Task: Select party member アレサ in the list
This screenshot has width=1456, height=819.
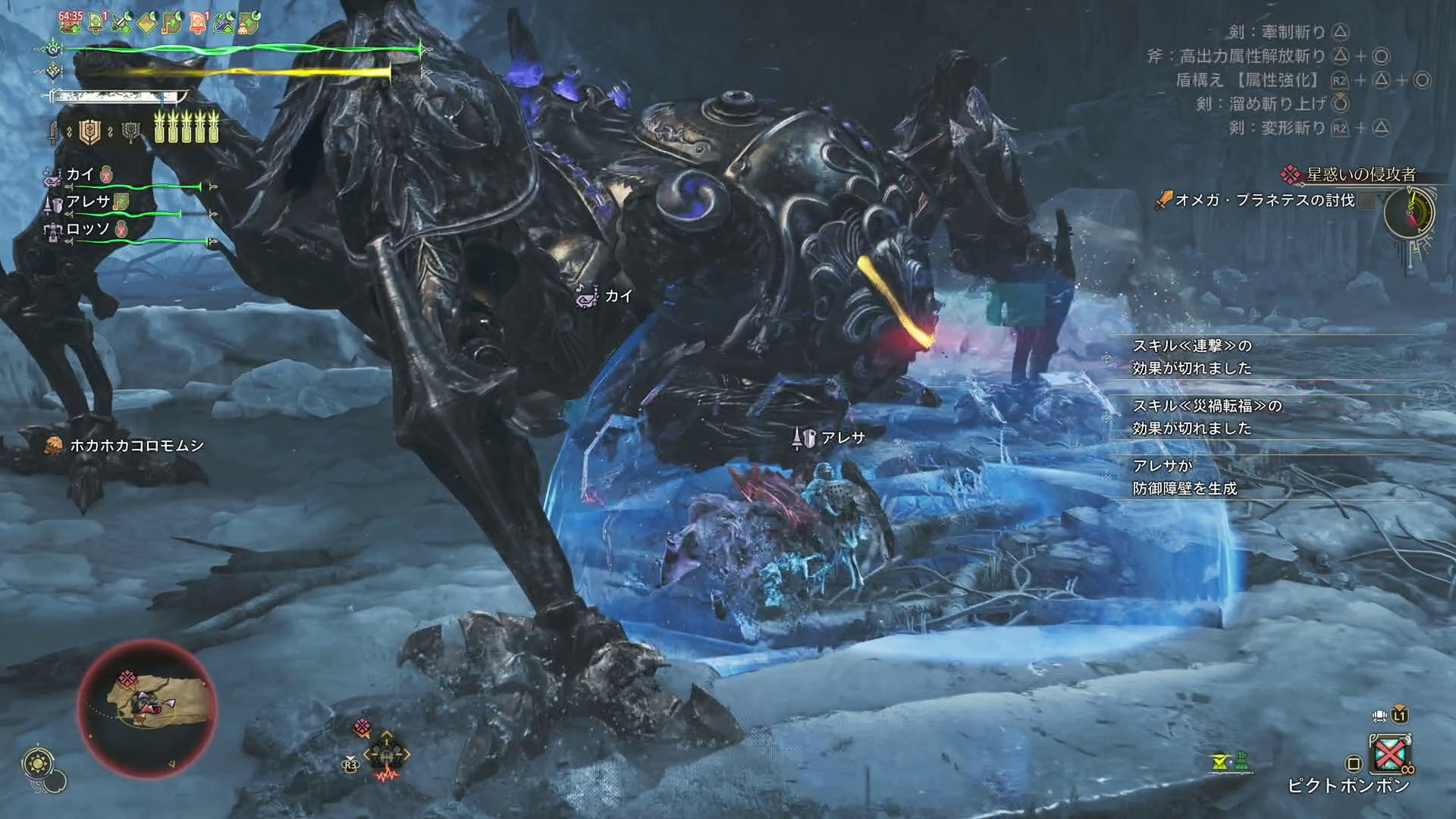Action: [x=88, y=202]
